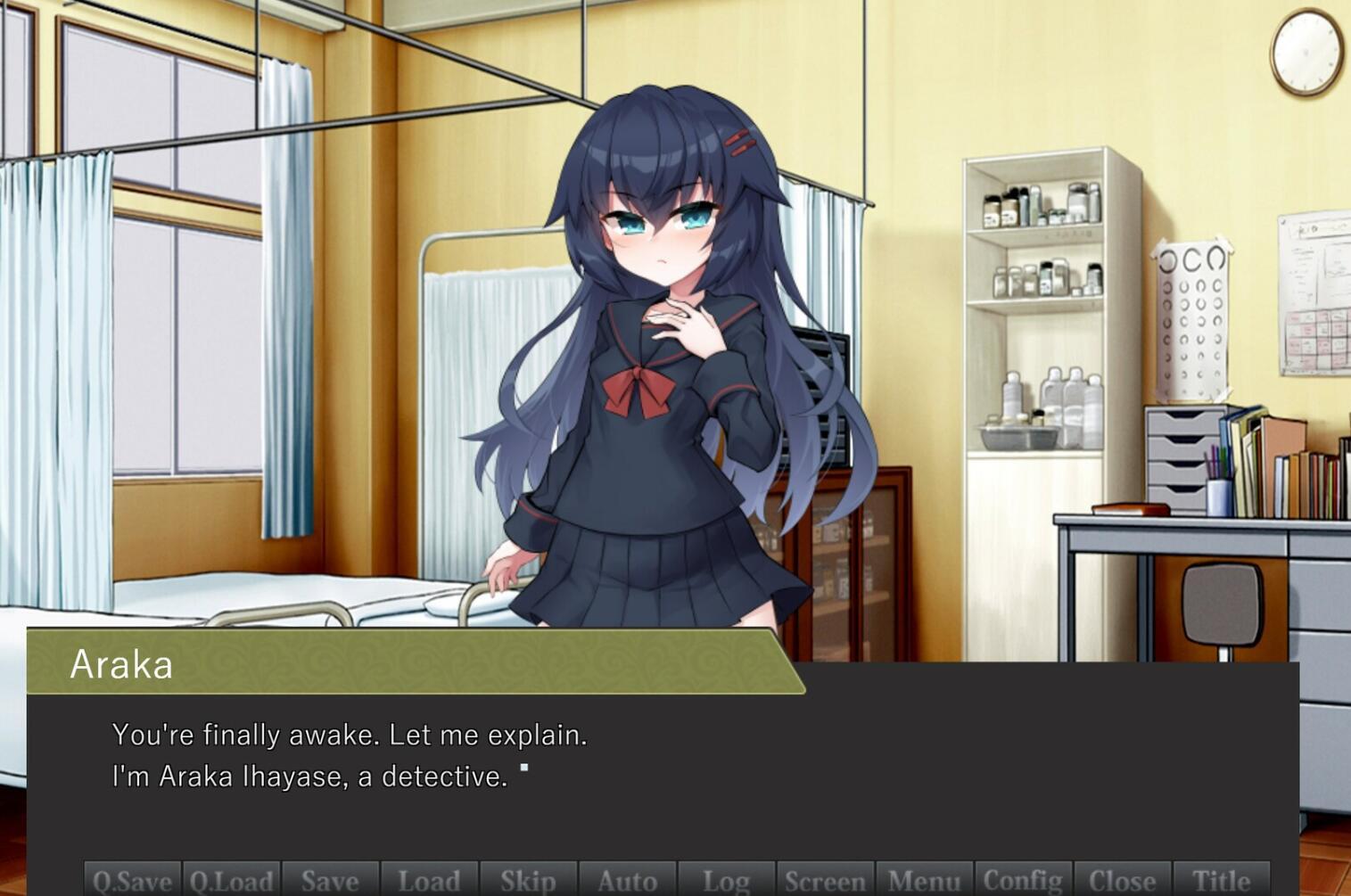Click the blinking advance indicator to continue

pos(524,767)
